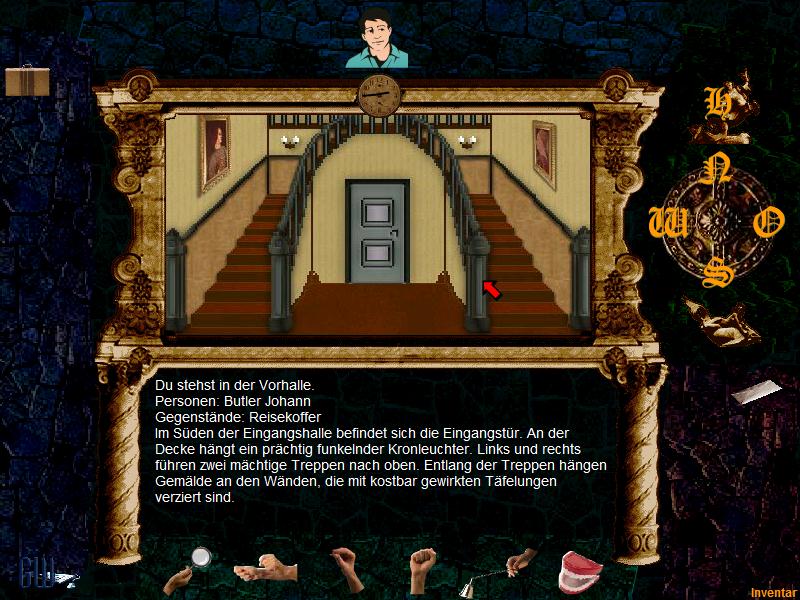
Task: Go west using the compass W
Action: (x=662, y=223)
